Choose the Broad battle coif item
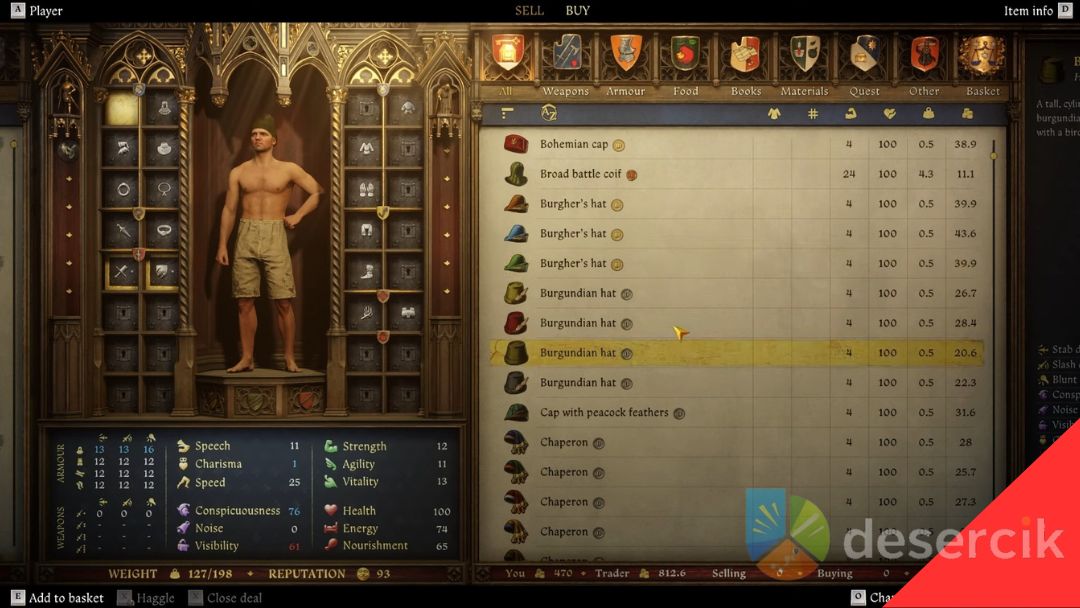Image resolution: width=1080 pixels, height=608 pixels. pyautogui.click(x=580, y=174)
